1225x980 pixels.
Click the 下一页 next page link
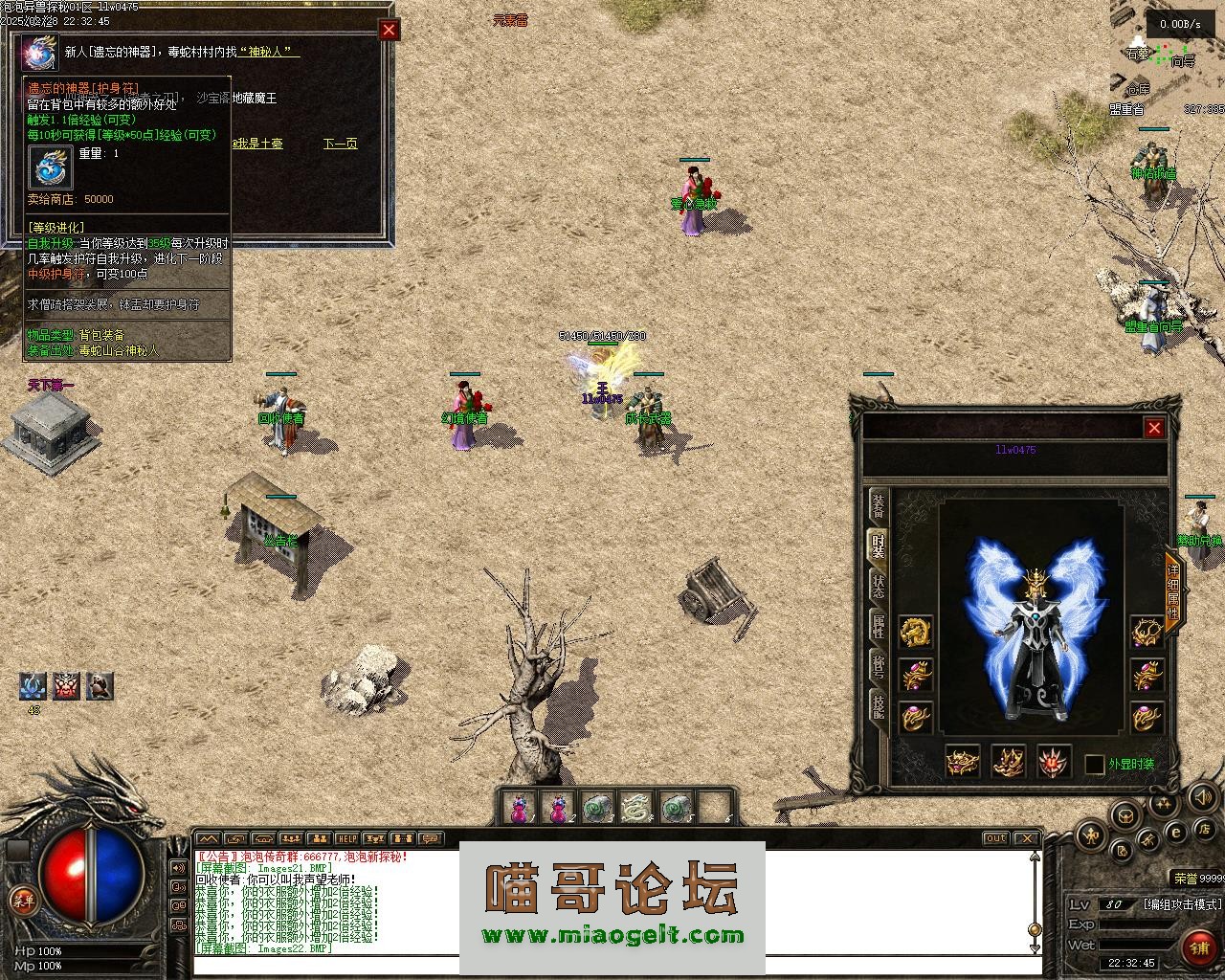click(340, 144)
